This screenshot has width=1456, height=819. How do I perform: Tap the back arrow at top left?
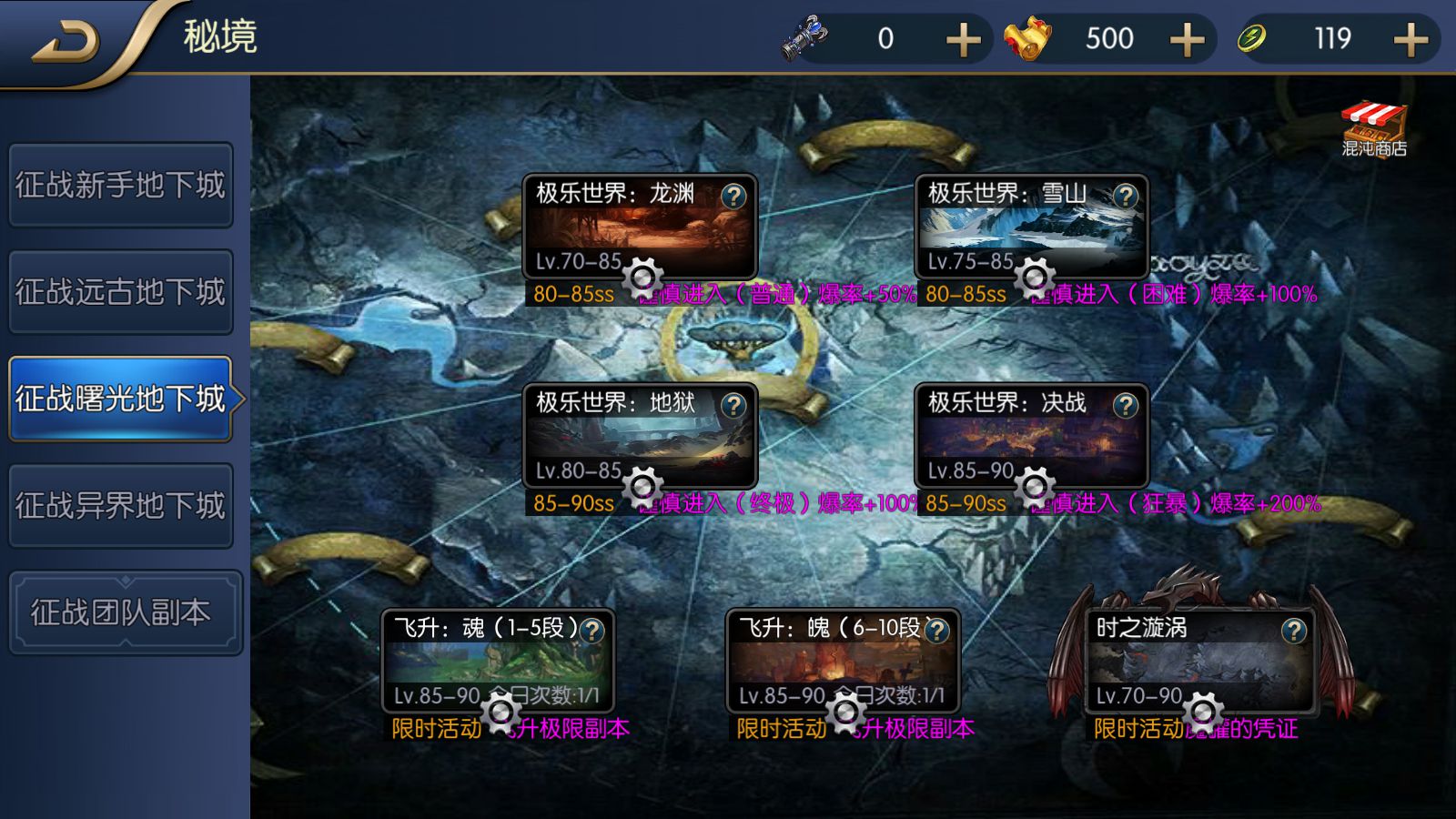click(x=64, y=38)
